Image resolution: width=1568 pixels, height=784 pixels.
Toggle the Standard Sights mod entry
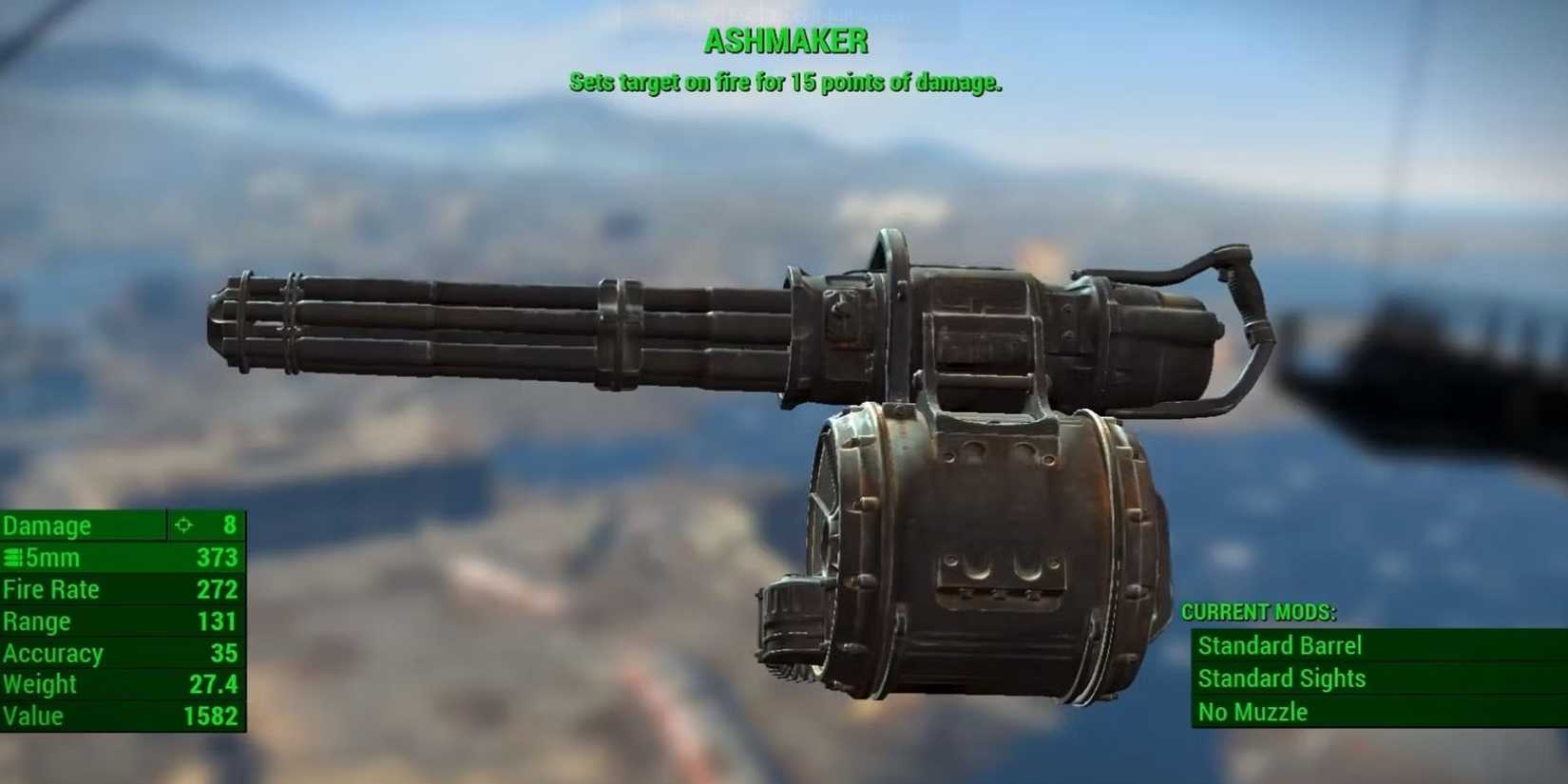coord(1283,679)
